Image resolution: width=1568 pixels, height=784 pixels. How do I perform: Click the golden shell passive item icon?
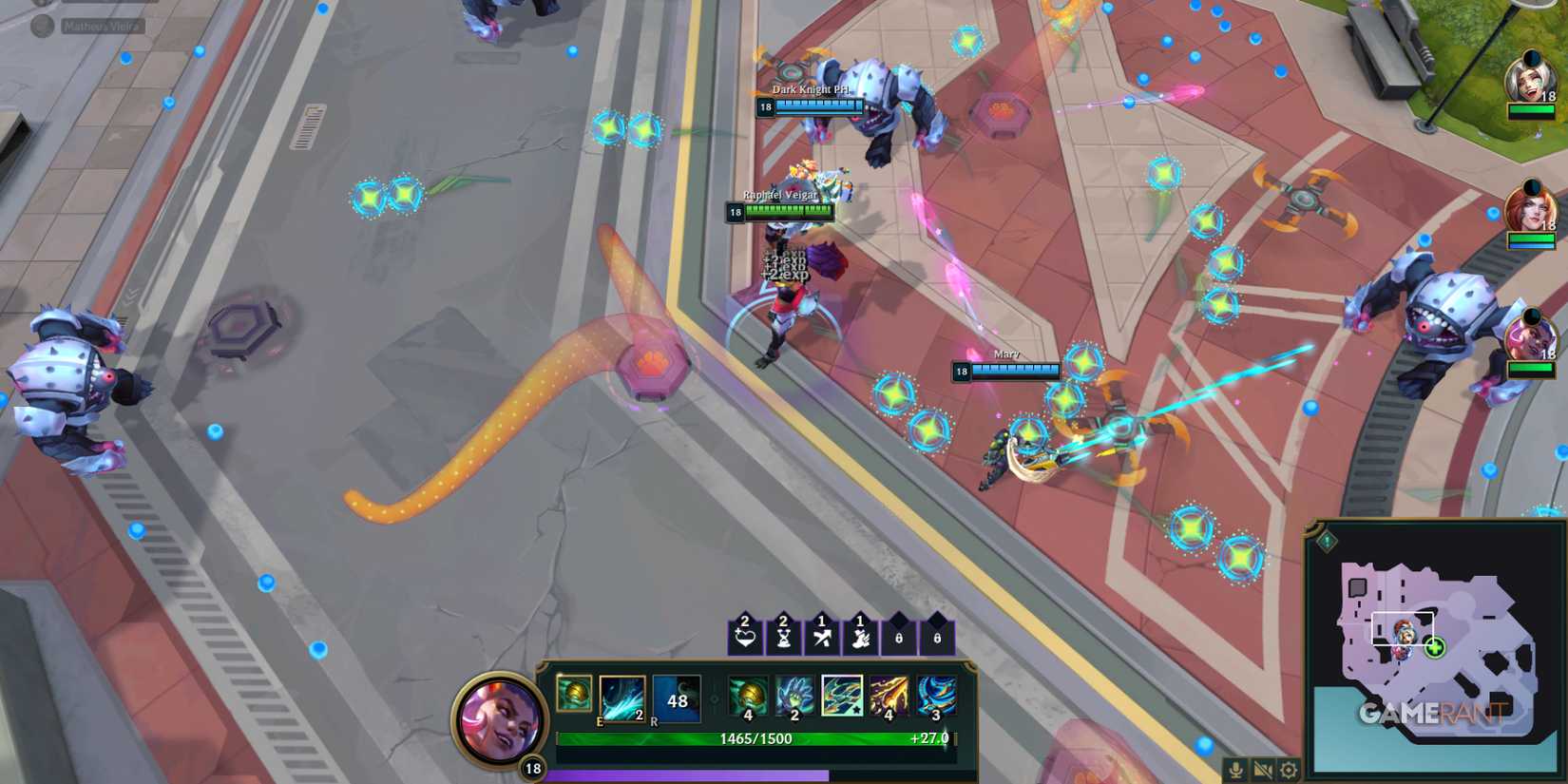point(574,695)
